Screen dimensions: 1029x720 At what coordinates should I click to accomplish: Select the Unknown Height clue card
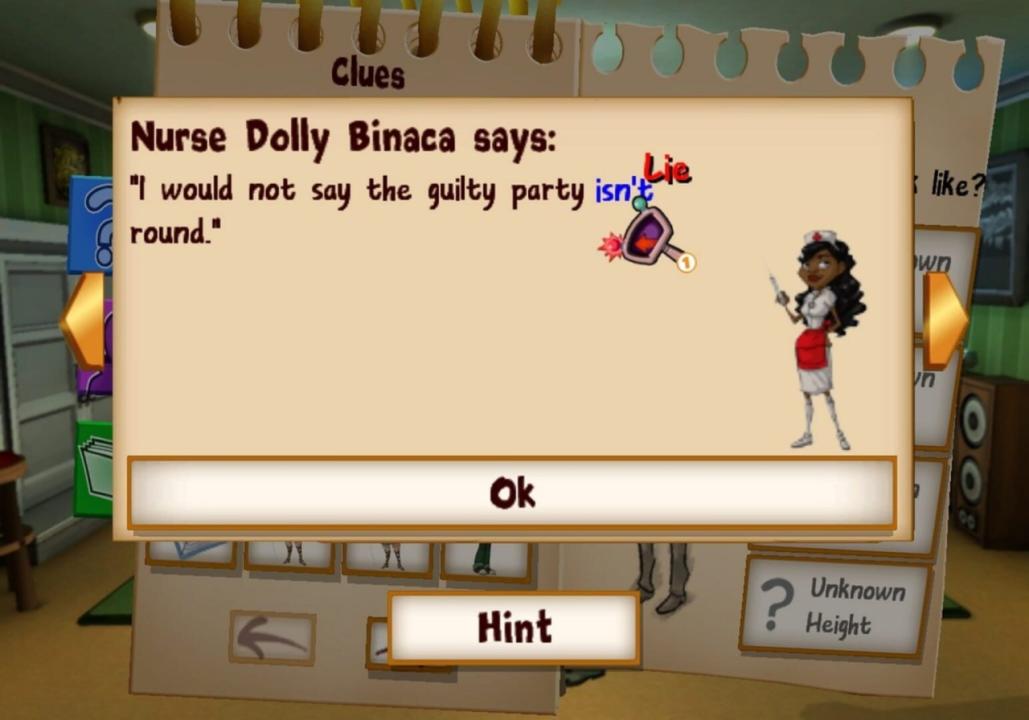[836, 607]
